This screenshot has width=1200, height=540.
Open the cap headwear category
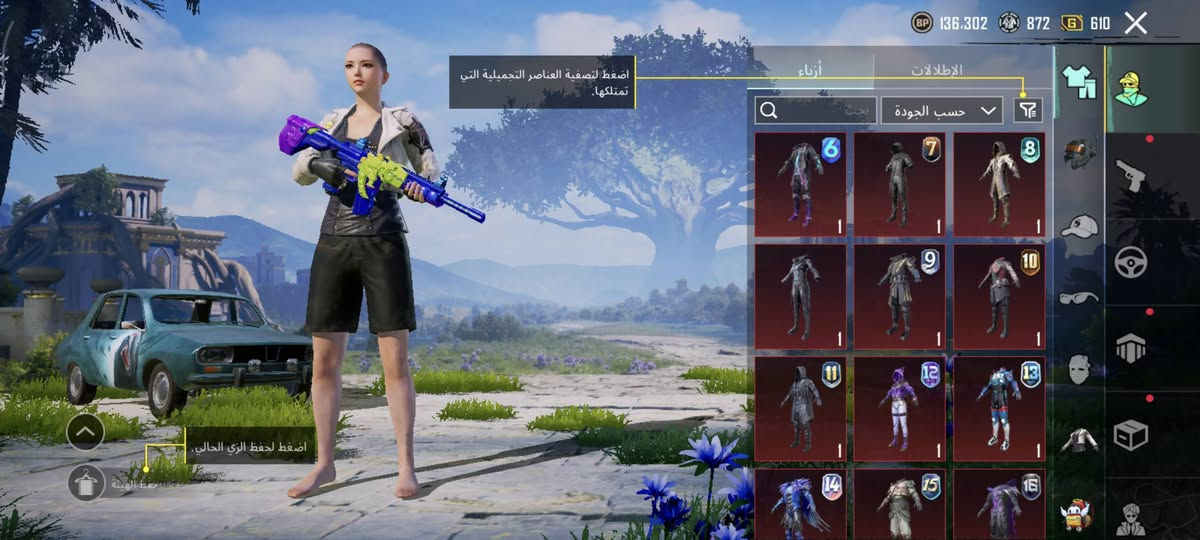point(1079,226)
